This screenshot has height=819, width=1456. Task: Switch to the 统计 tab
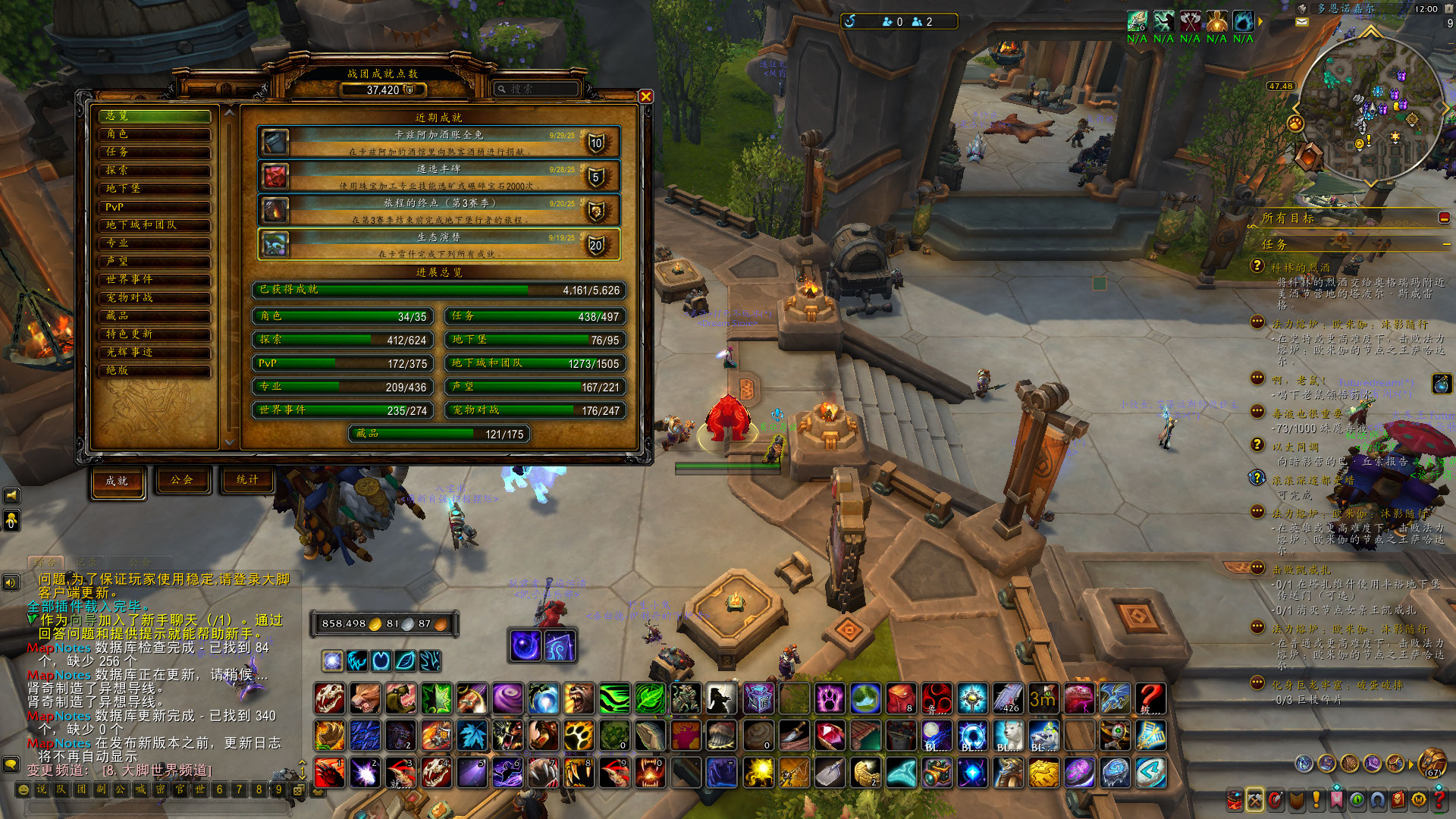247,480
